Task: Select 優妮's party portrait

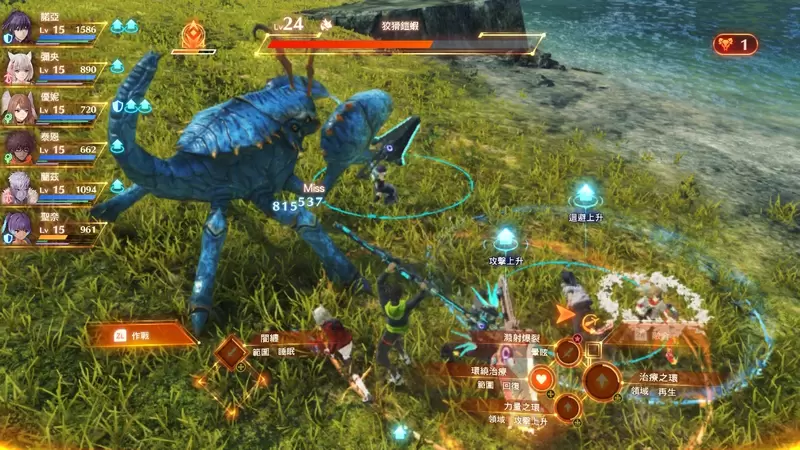Action: point(20,106)
